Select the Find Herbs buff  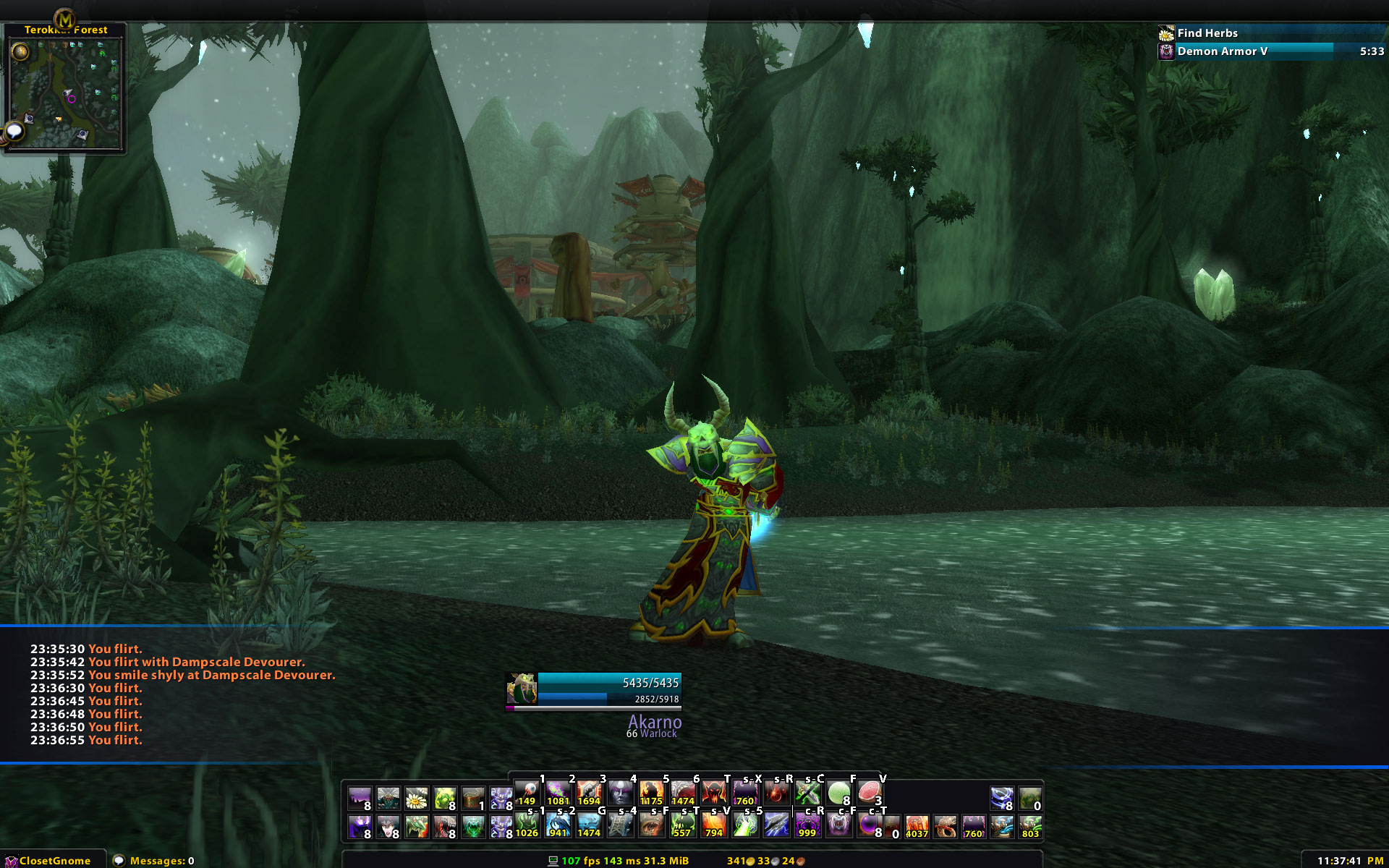point(1207,33)
